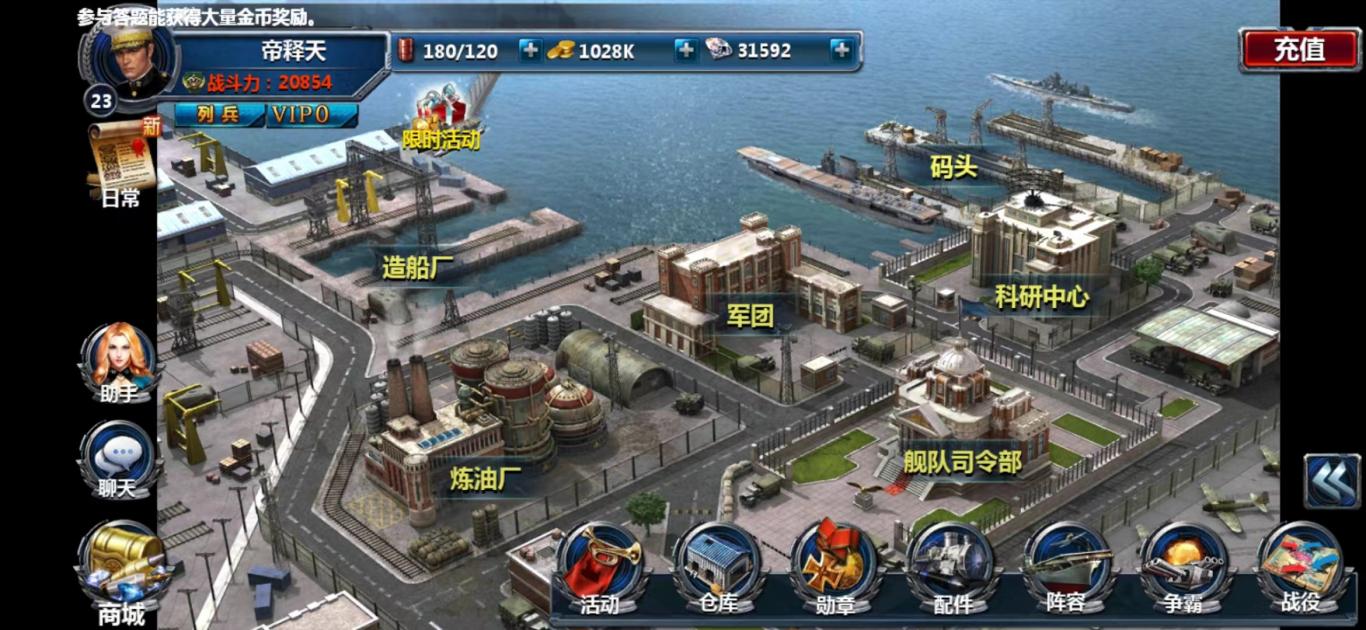
Task: Open the 助手 assistant panel
Action: click(120, 360)
